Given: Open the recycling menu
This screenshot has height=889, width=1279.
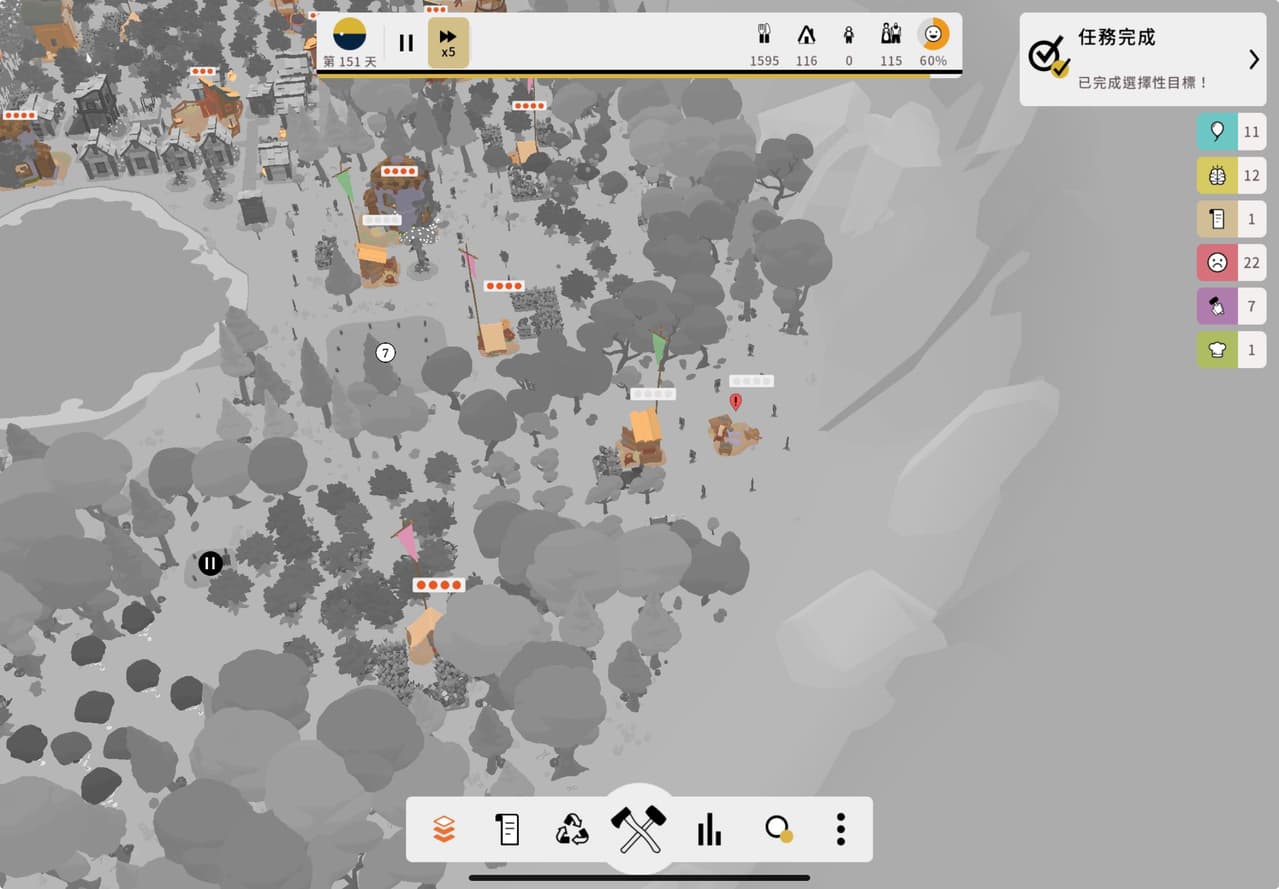Looking at the screenshot, I should tap(572, 829).
